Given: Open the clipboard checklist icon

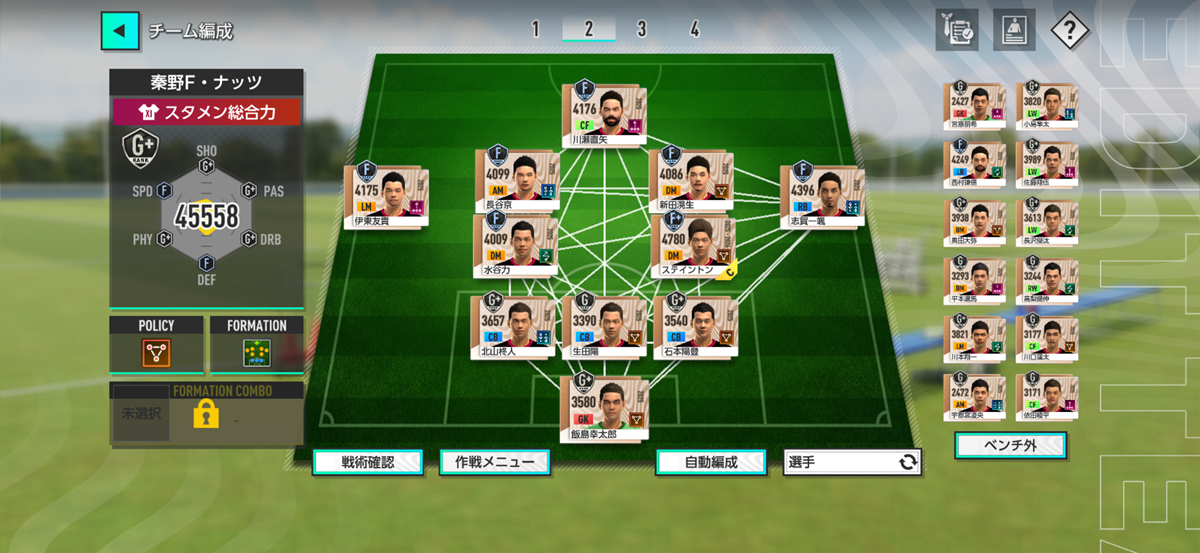Looking at the screenshot, I should point(957,30).
